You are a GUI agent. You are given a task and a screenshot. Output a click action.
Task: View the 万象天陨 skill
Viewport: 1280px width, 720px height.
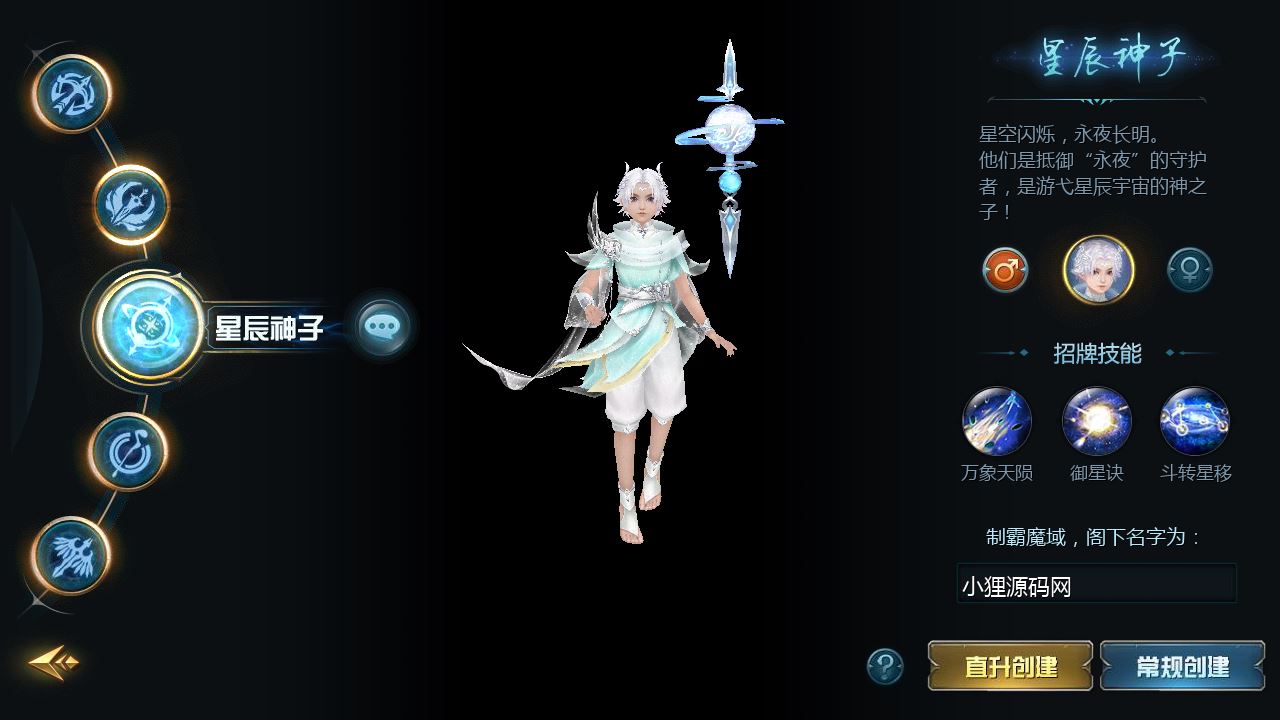coord(997,422)
